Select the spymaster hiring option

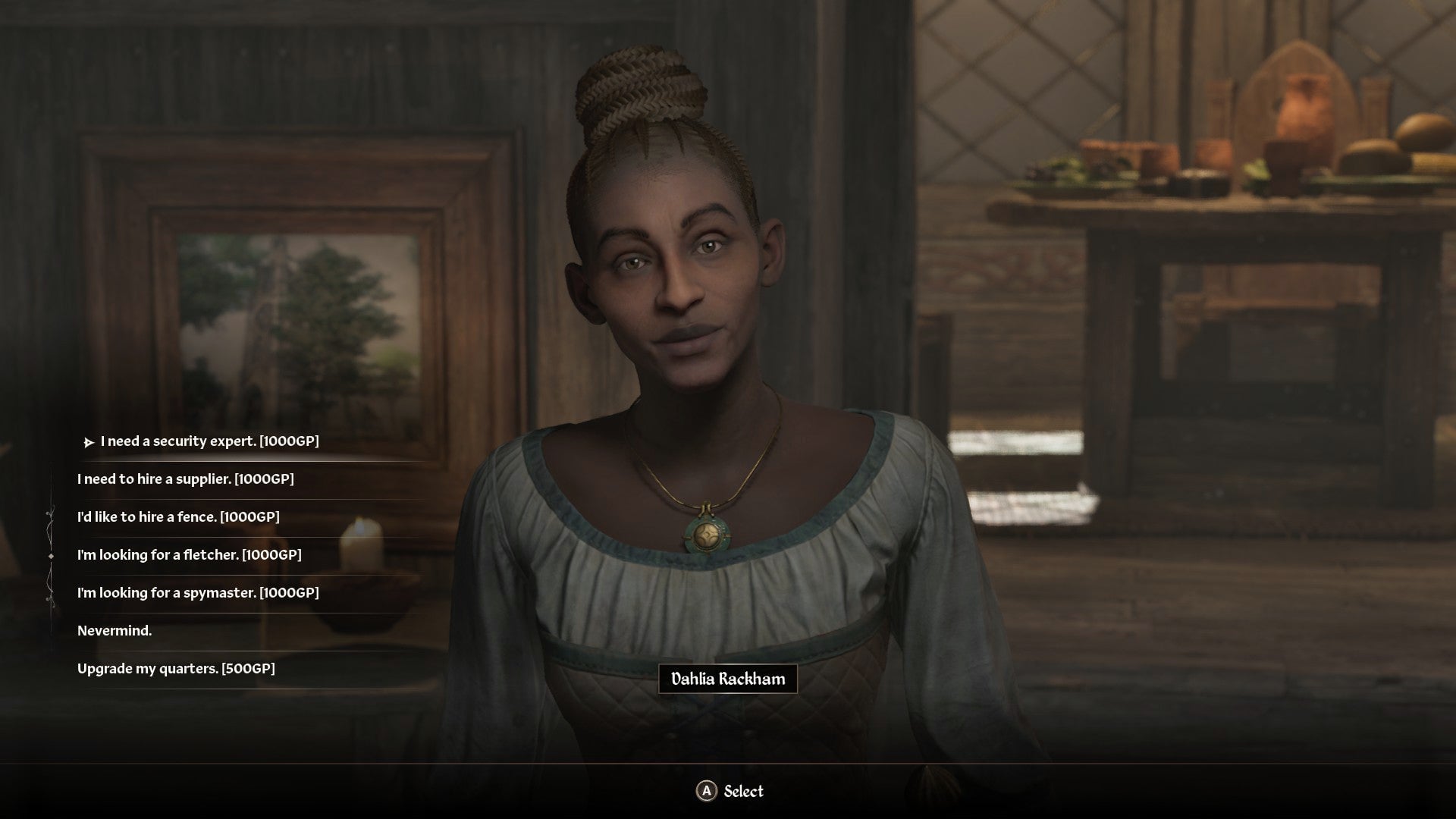tap(199, 593)
